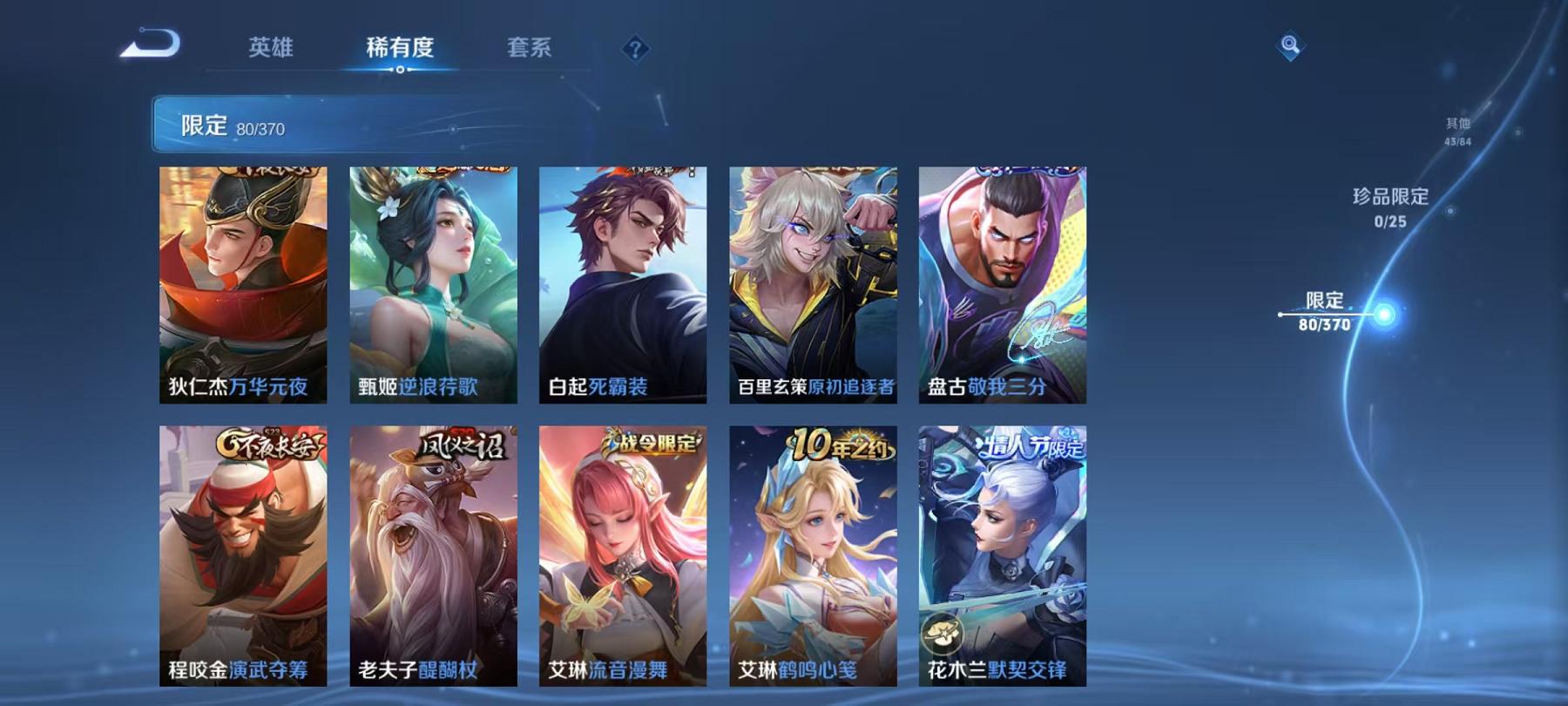Switch to the 套系 tab
Viewport: 1568px width, 706px height.
531,50
